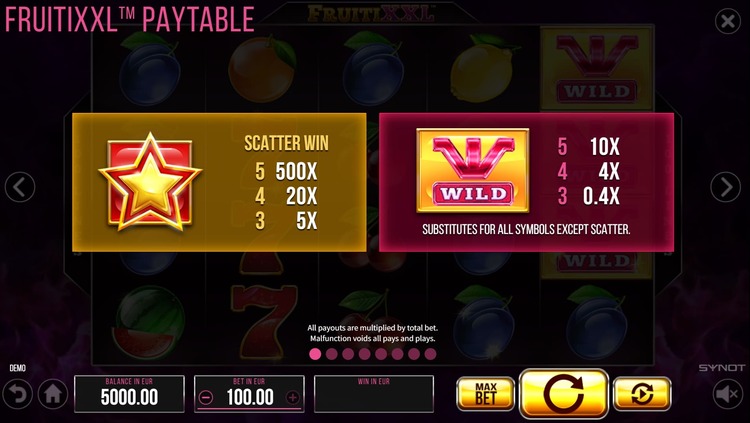The height and width of the screenshot is (423, 750).
Task: Set the maximum bet with Max Bet
Action: coord(485,394)
